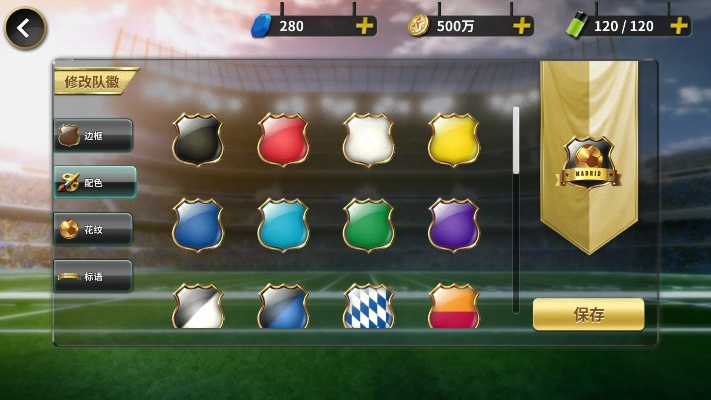Open the 配色 color scheme tab
This screenshot has width=711, height=400.
(x=93, y=182)
